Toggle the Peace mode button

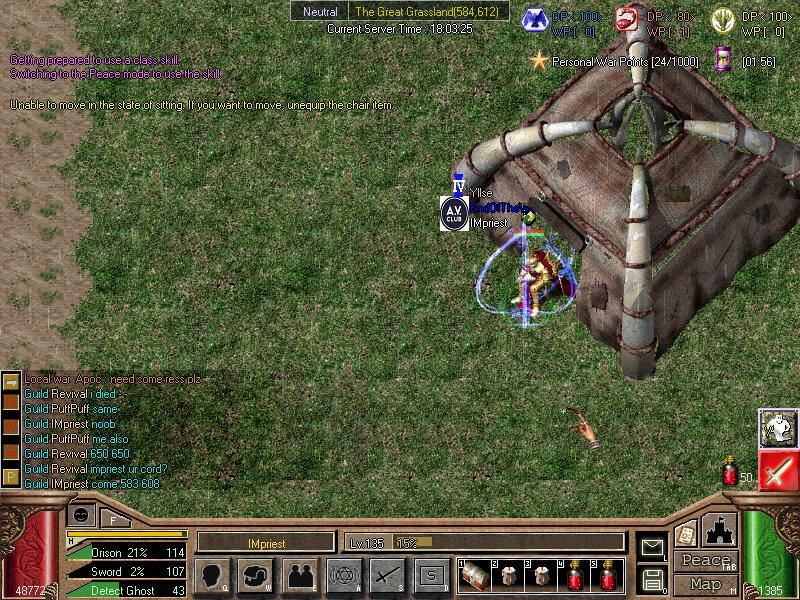[705, 561]
